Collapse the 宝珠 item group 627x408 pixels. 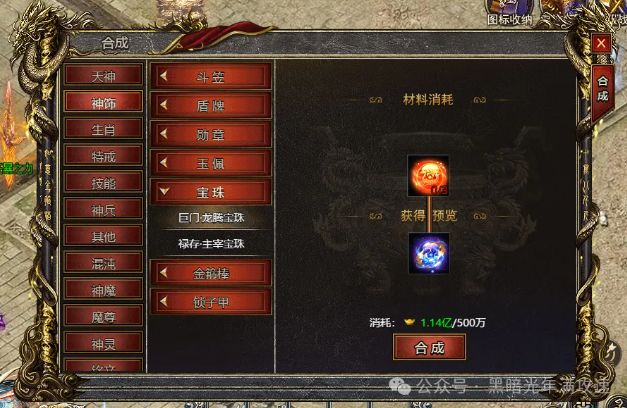point(211,190)
